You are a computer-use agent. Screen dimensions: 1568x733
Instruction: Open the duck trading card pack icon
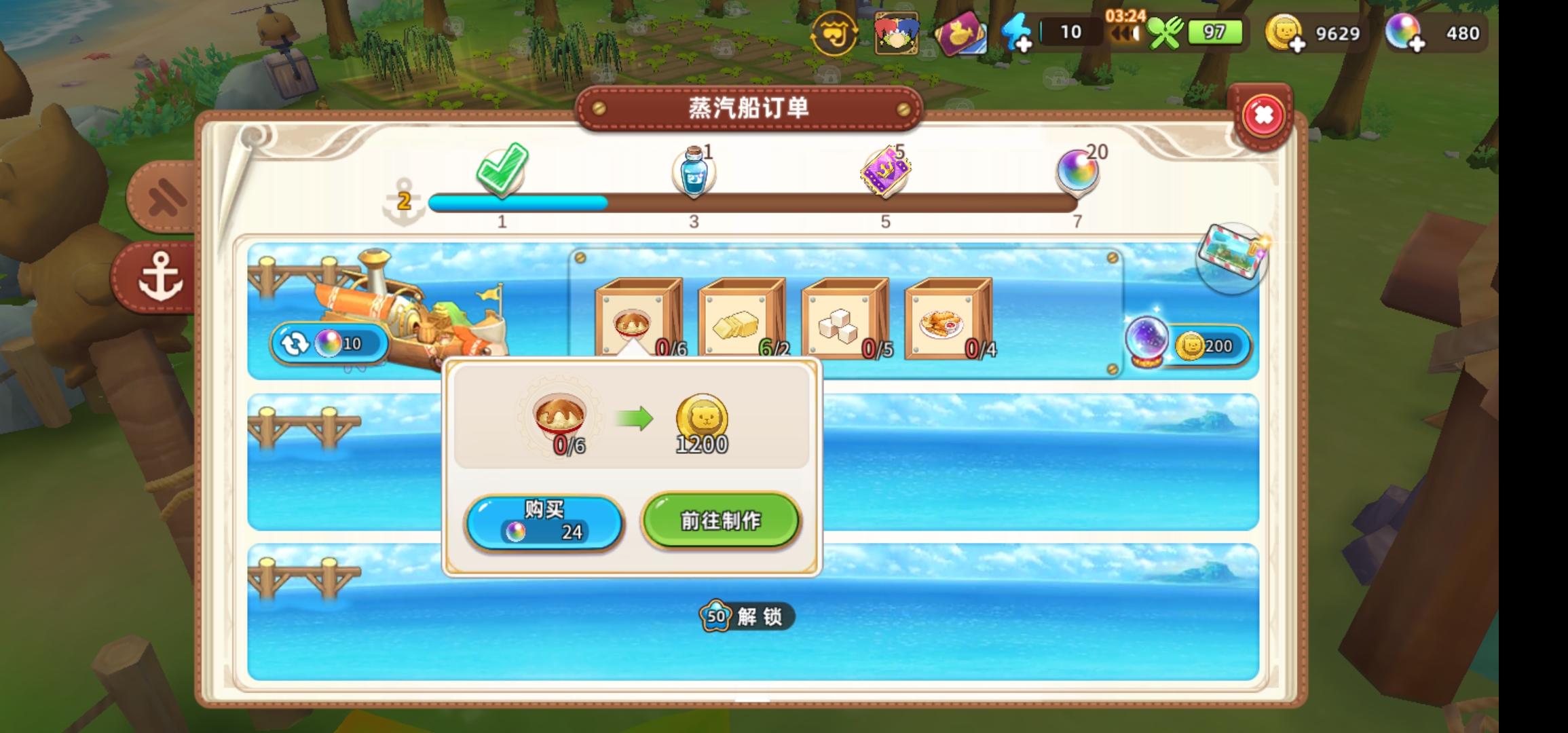click(960, 31)
